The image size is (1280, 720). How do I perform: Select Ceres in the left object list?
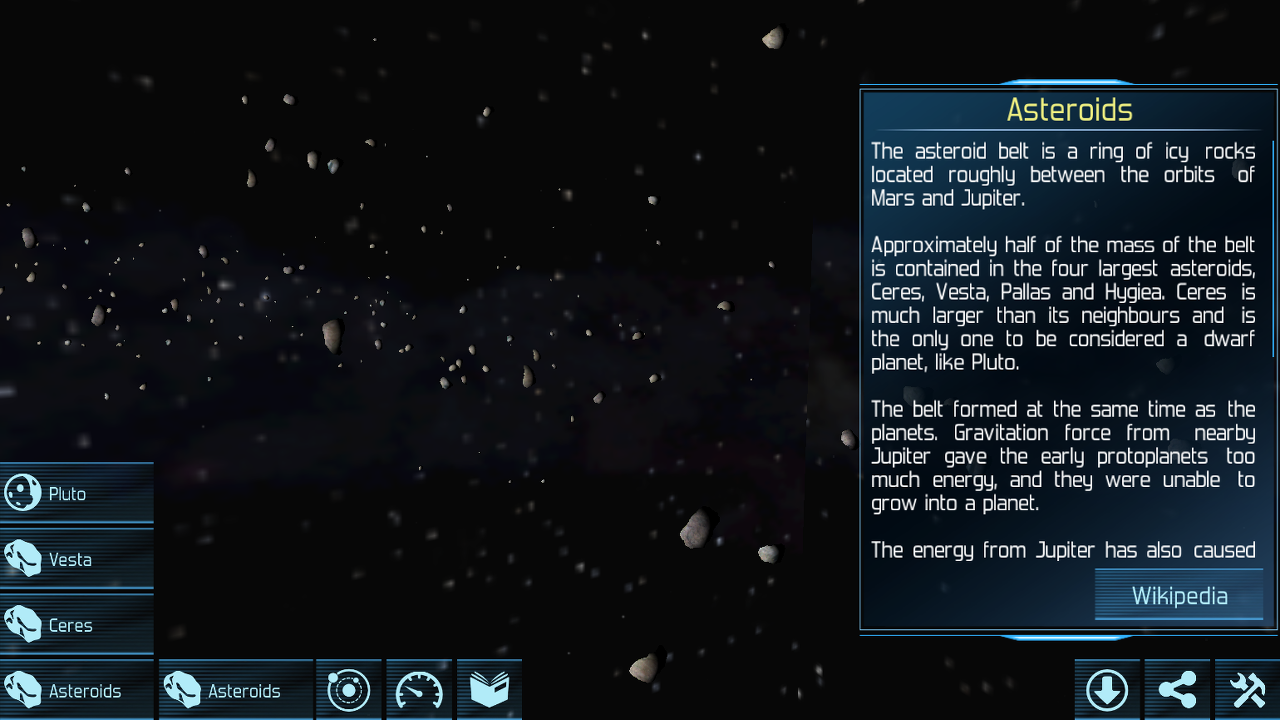(x=68, y=625)
